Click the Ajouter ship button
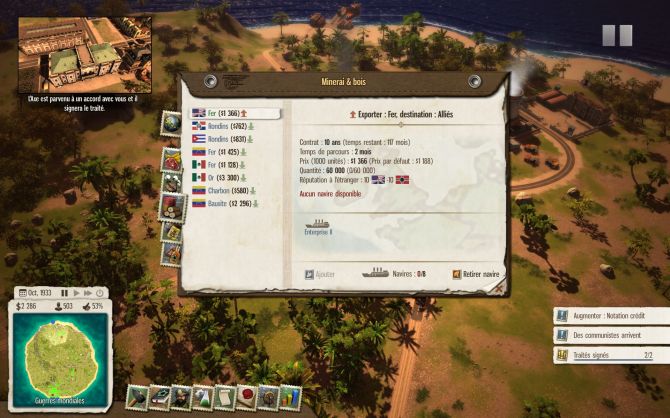The image size is (670, 418). (320, 272)
